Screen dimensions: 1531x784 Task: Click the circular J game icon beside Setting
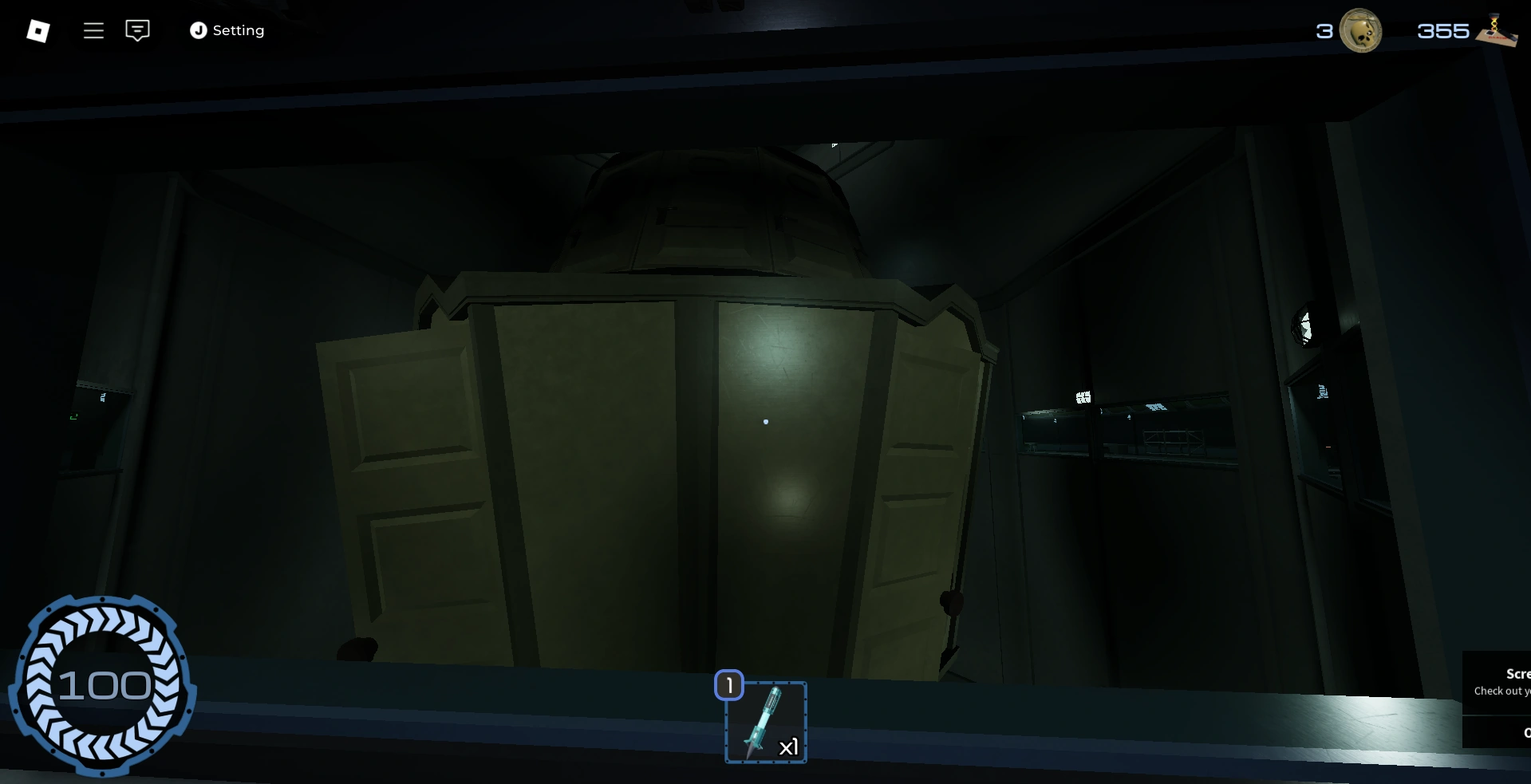tap(198, 30)
